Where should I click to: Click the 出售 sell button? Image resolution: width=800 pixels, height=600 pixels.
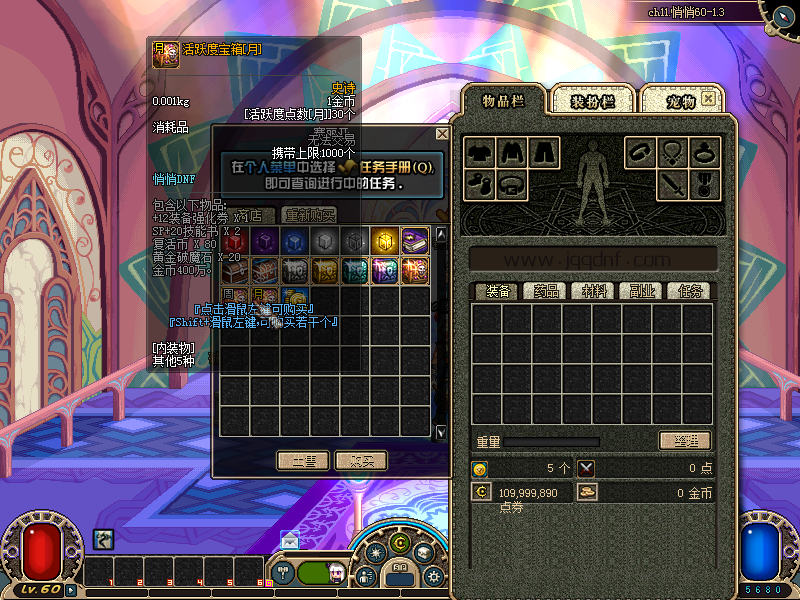point(303,460)
